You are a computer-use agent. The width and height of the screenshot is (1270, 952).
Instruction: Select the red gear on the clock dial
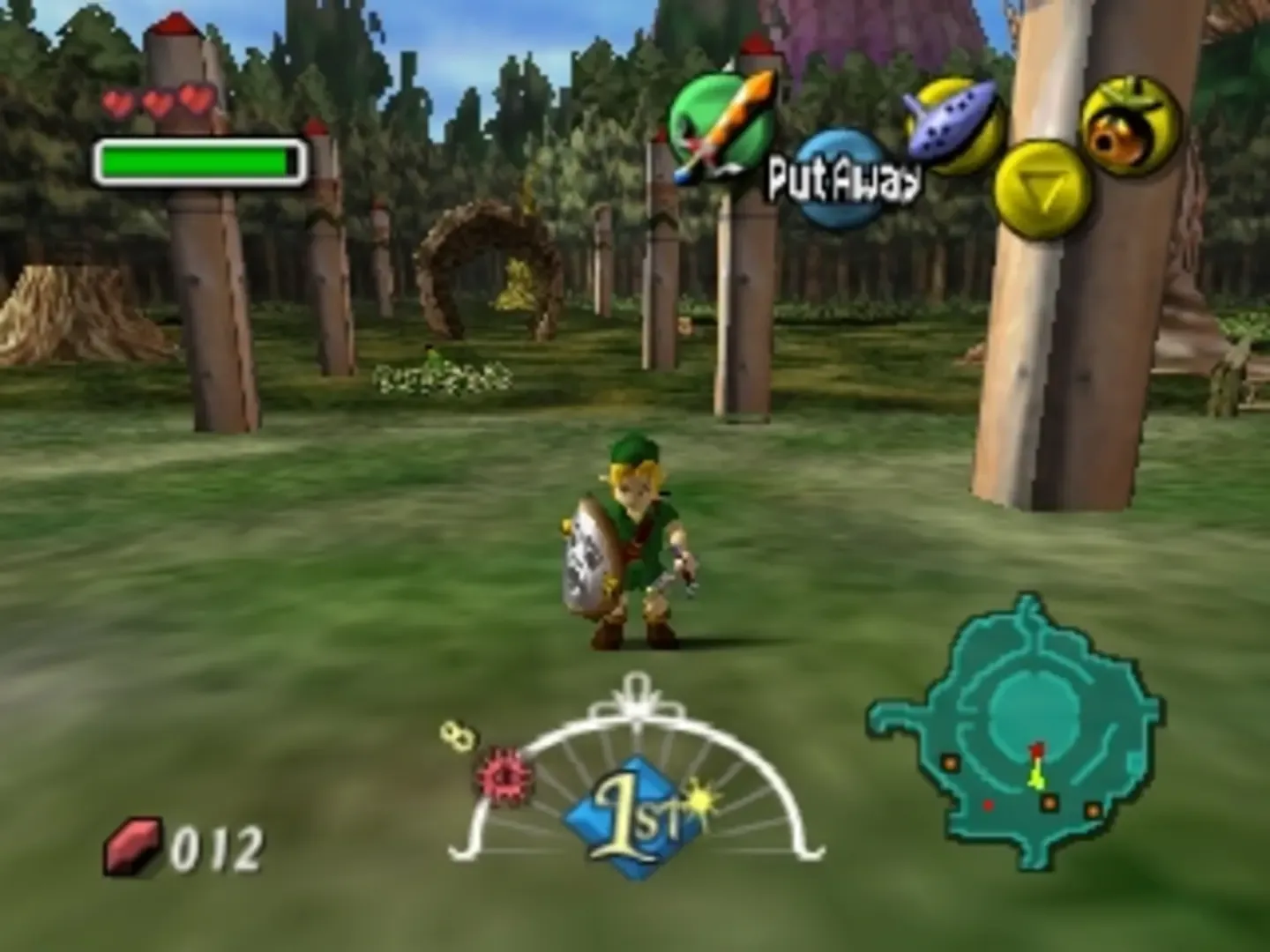point(504,778)
